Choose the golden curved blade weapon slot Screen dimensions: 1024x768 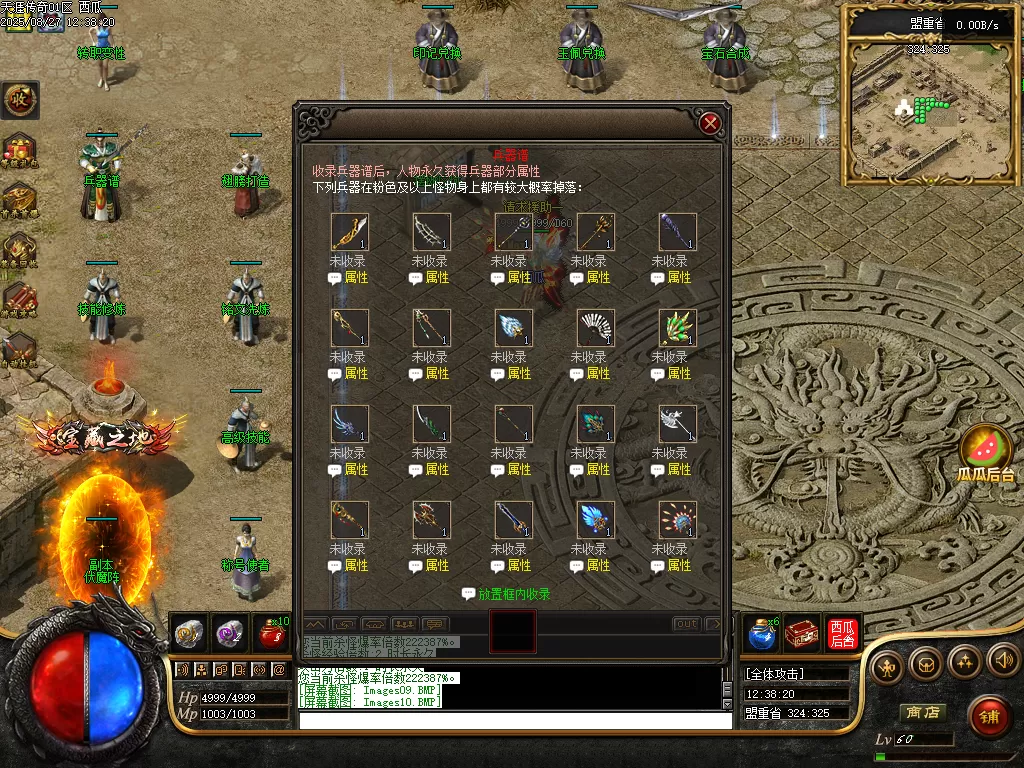pos(350,232)
